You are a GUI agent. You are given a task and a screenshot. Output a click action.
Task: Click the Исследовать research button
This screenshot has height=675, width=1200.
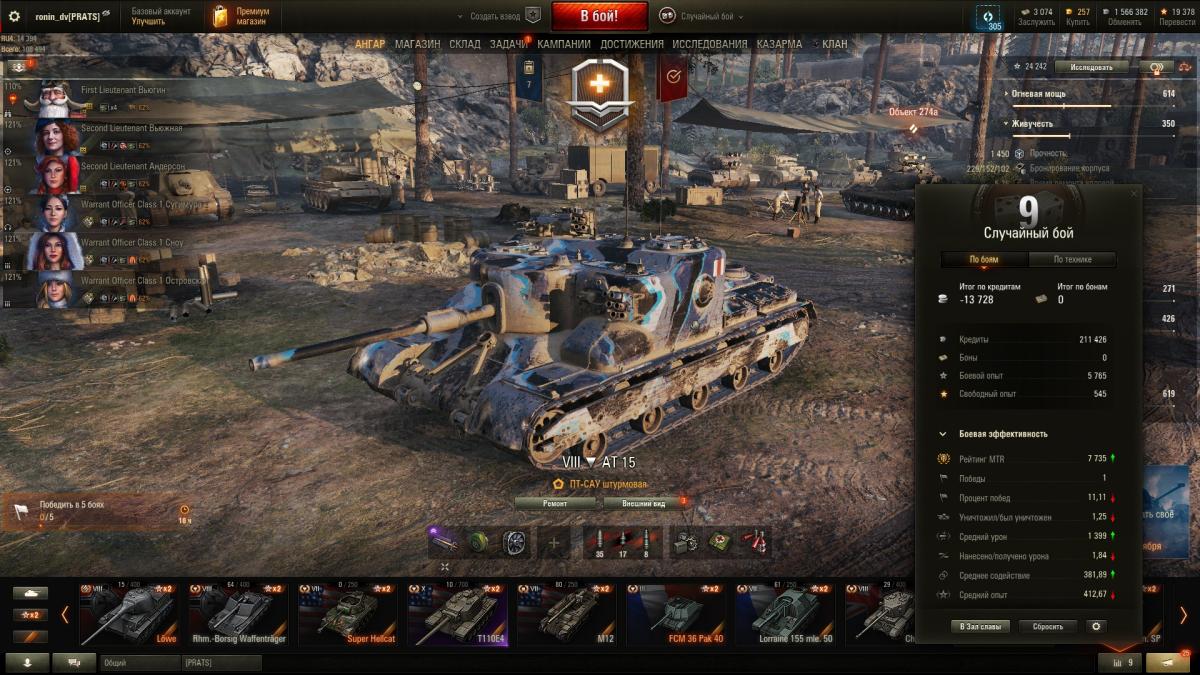pyautogui.click(x=1091, y=67)
